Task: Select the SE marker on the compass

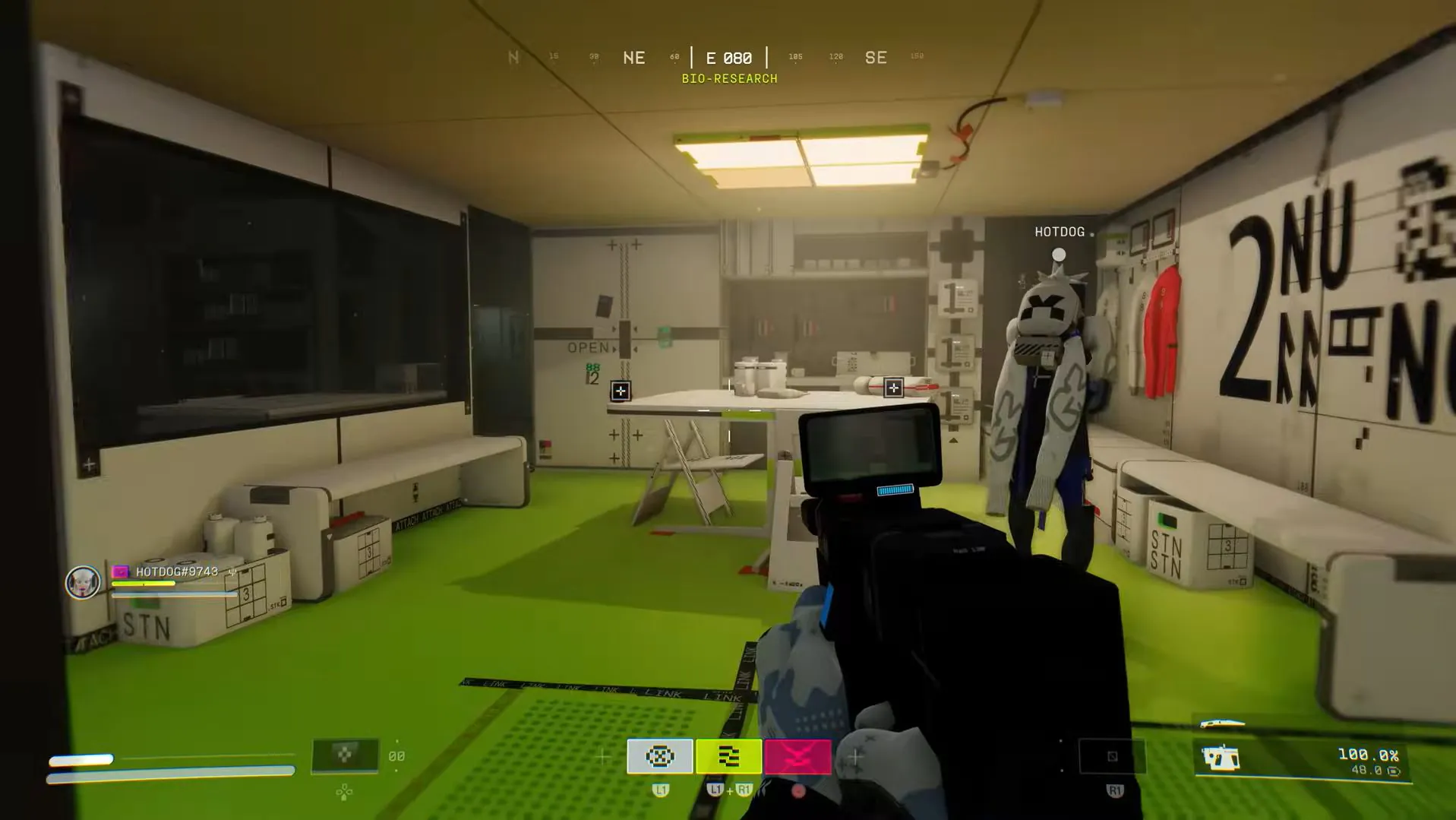Action: coord(876,57)
